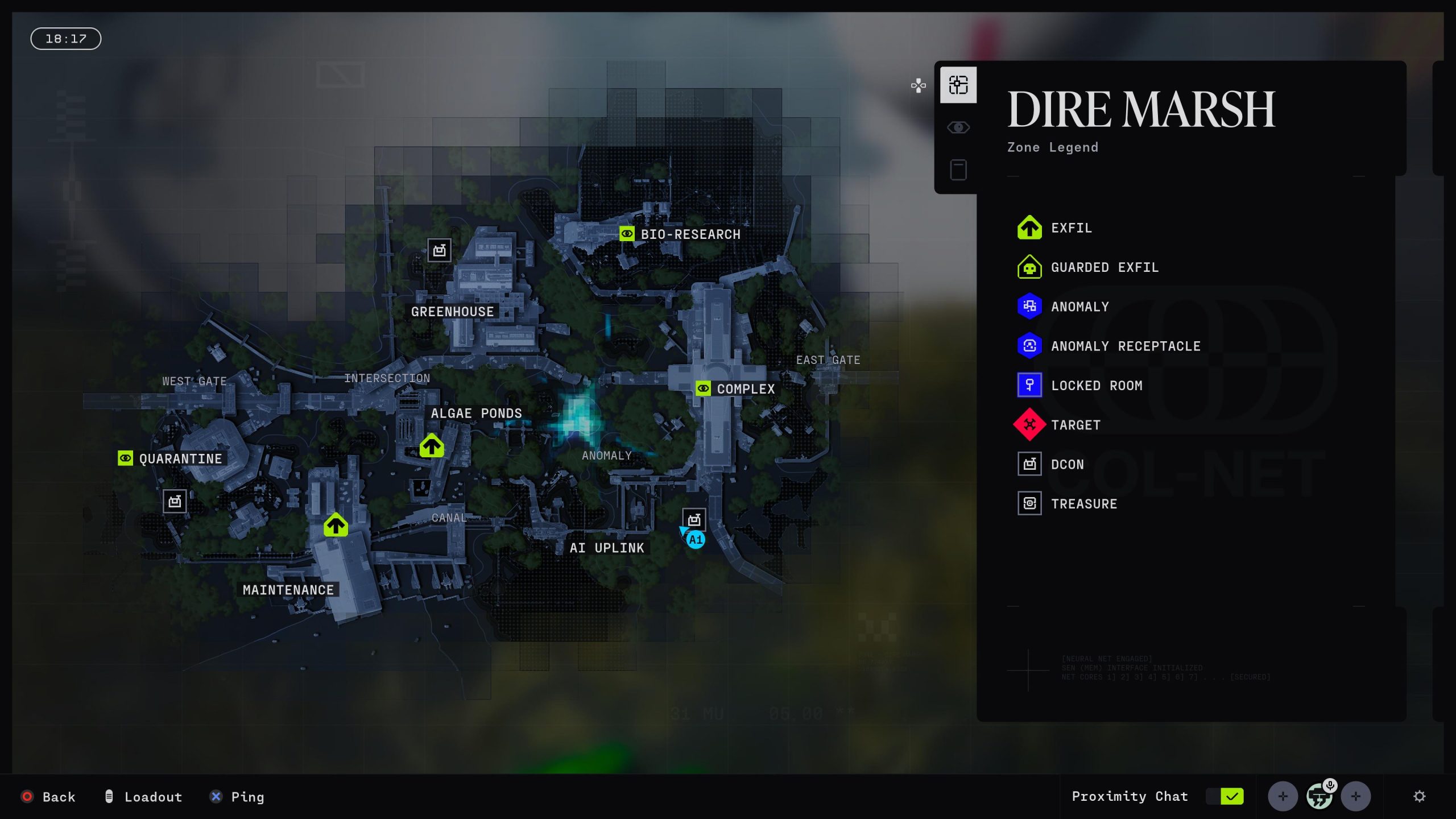This screenshot has height=819, width=1456.
Task: Click the Anomaly Receptacle legend icon
Action: click(x=1029, y=346)
